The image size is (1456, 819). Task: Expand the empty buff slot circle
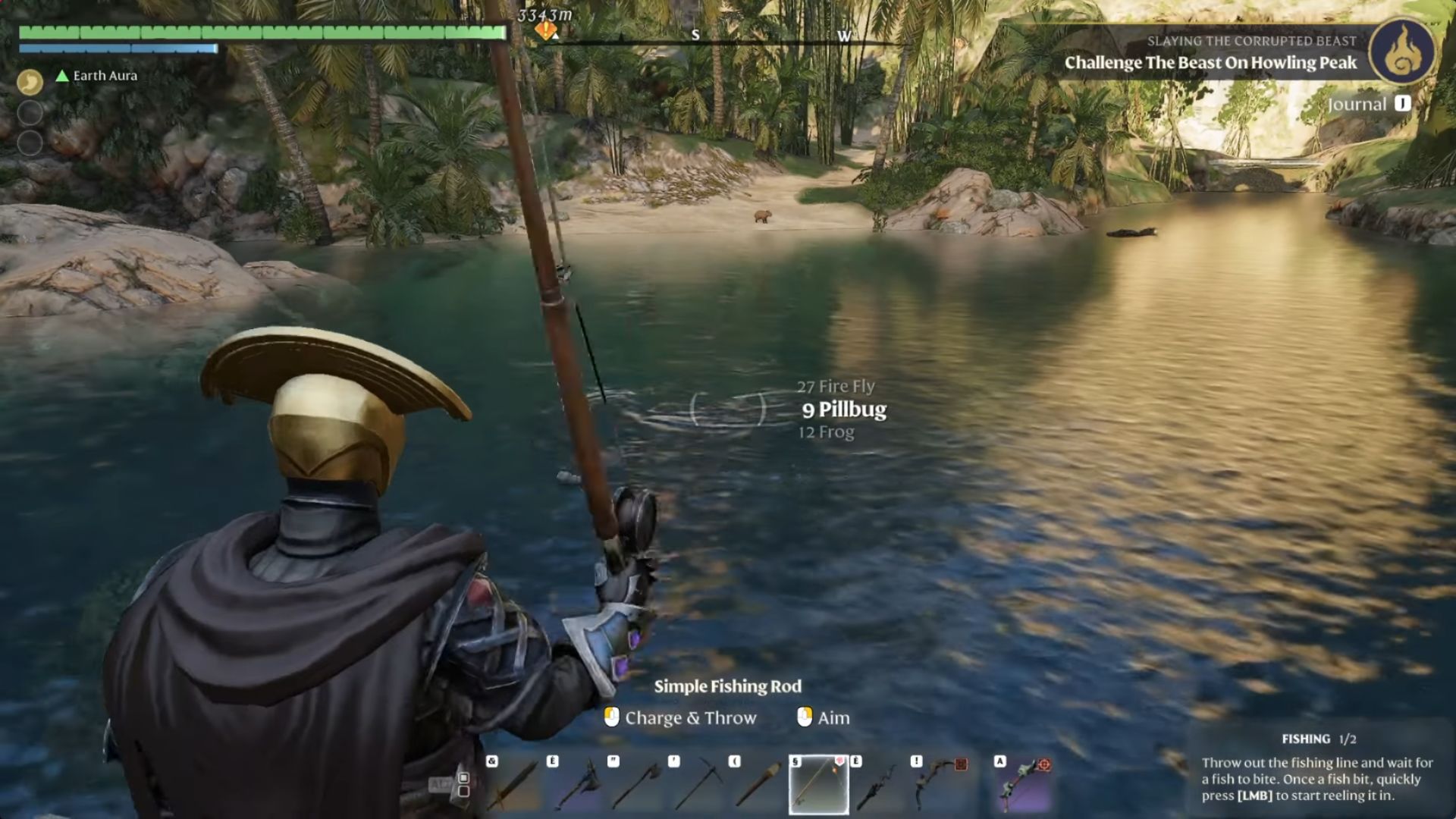(29, 111)
